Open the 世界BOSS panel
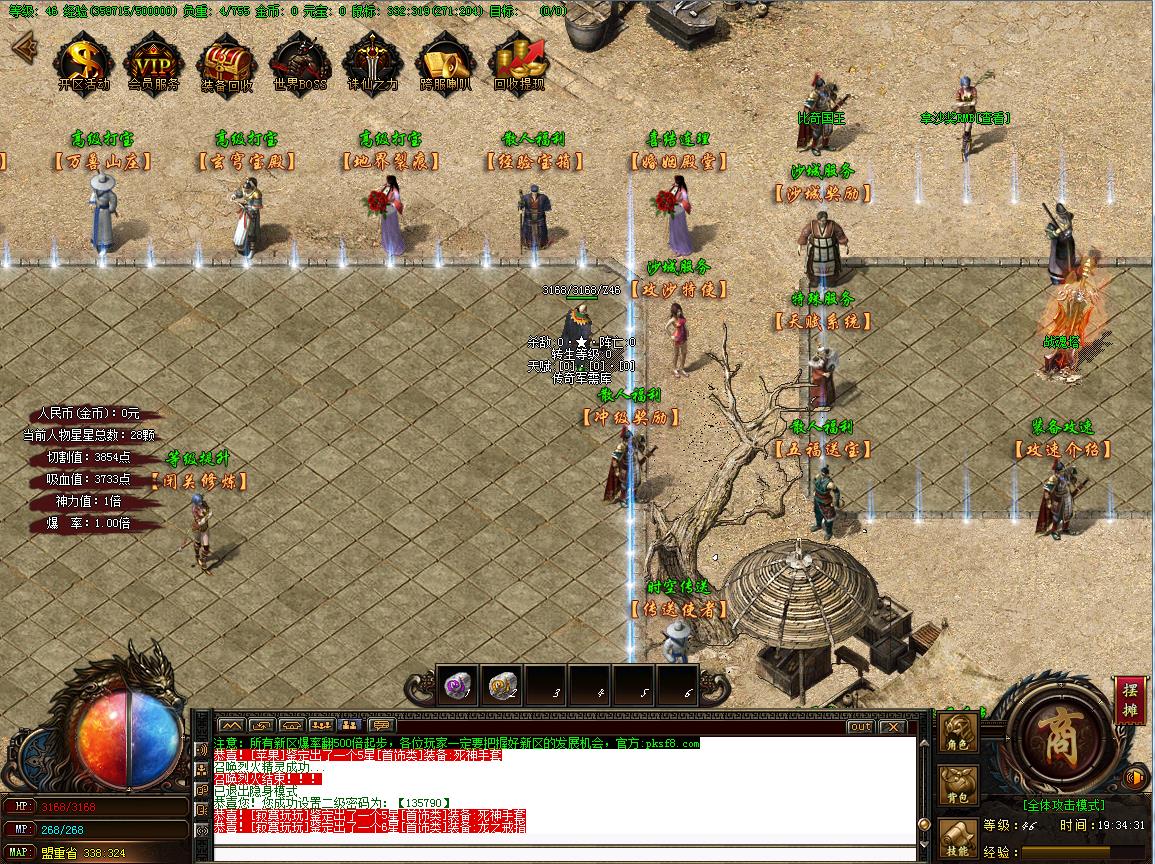1155x864 pixels. coord(300,62)
